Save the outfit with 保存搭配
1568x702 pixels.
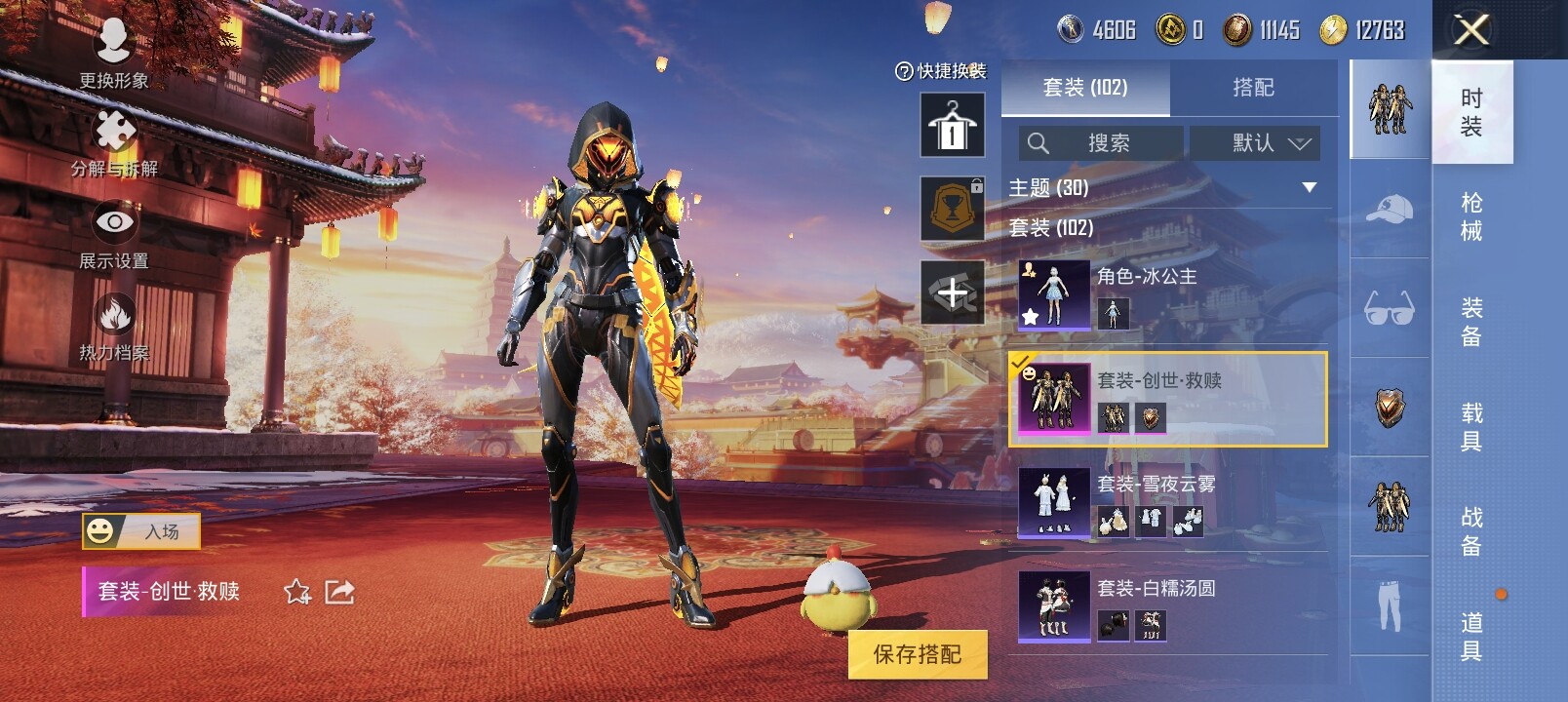917,654
